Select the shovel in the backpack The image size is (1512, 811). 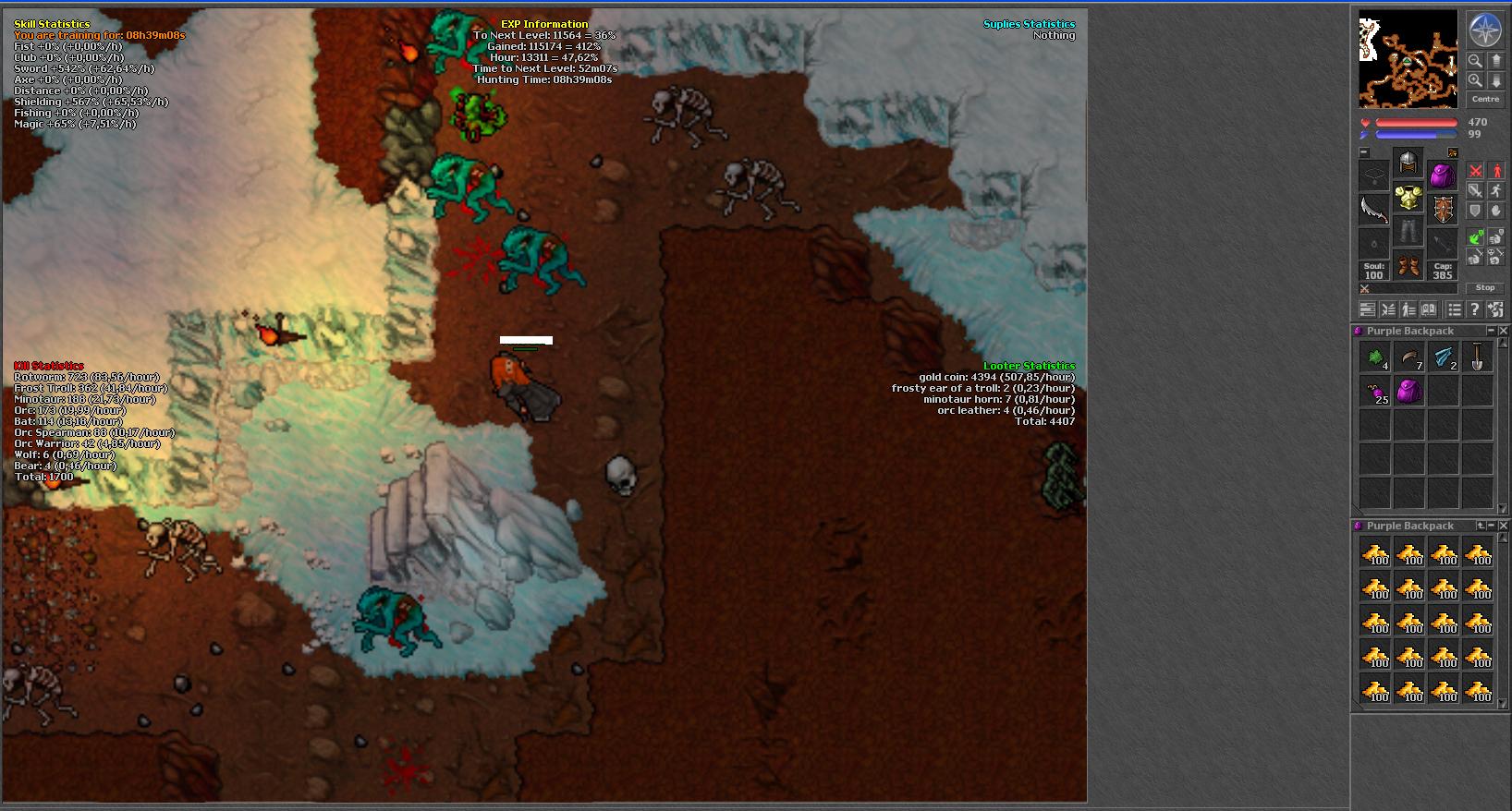coord(1477,357)
